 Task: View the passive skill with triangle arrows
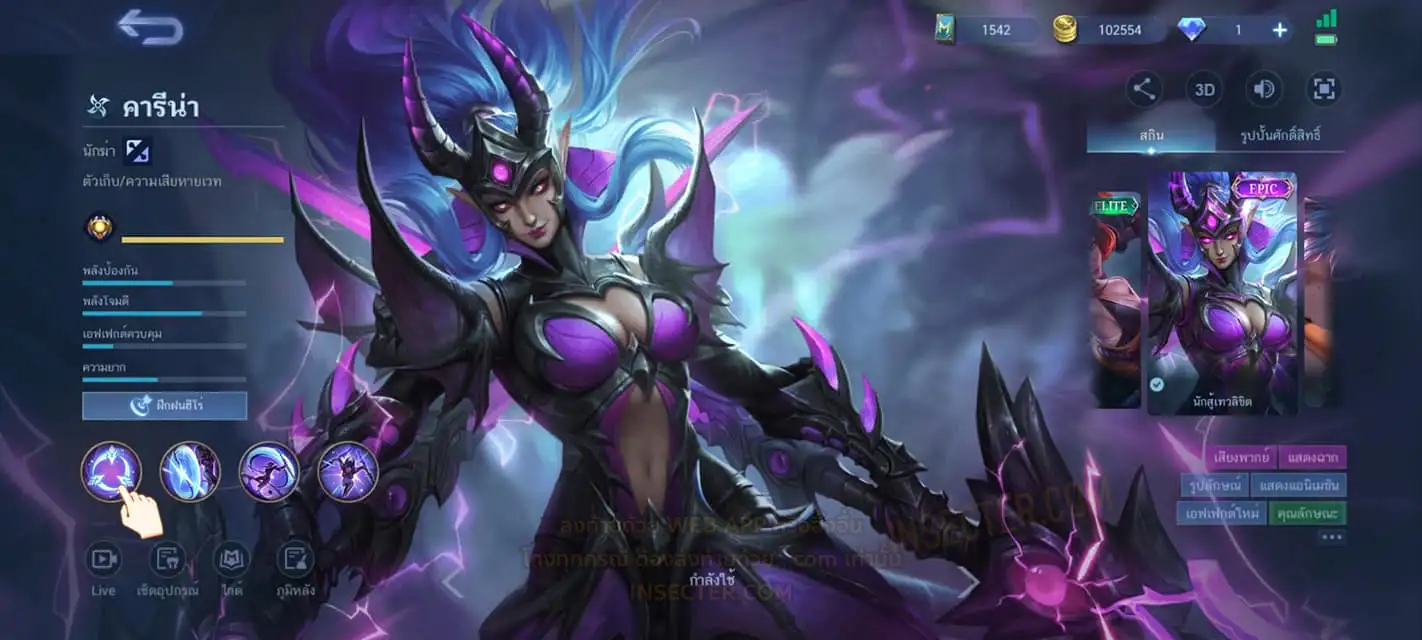(111, 471)
